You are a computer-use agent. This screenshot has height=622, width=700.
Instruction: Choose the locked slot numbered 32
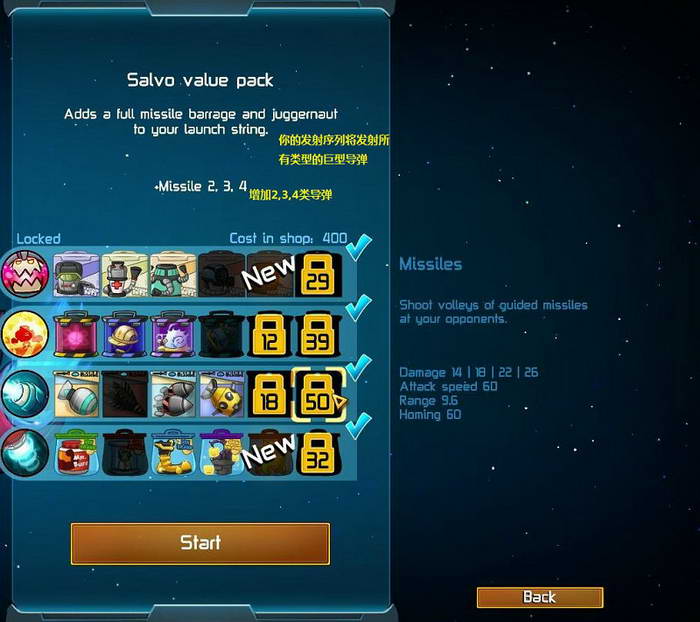(318, 453)
